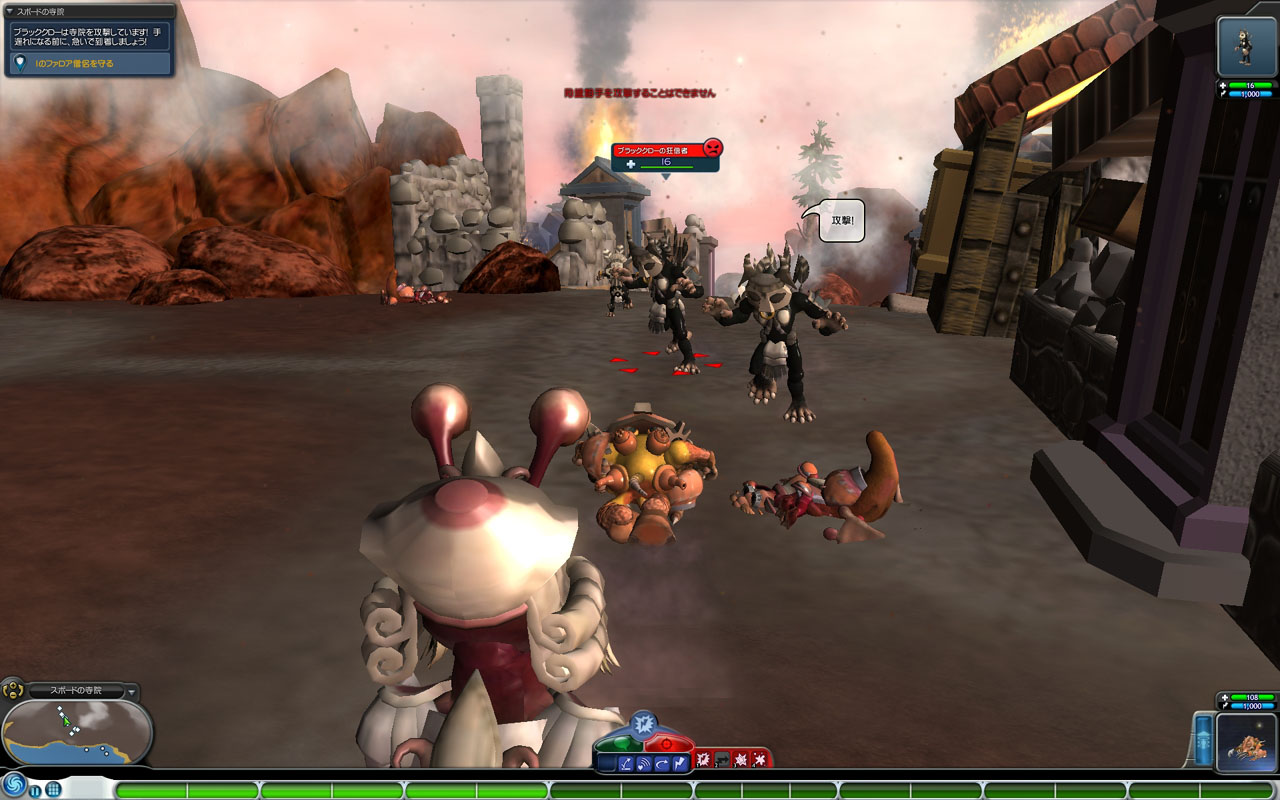Open the Spore swirl main menu button
This screenshot has width=1280, height=800.
(13, 785)
